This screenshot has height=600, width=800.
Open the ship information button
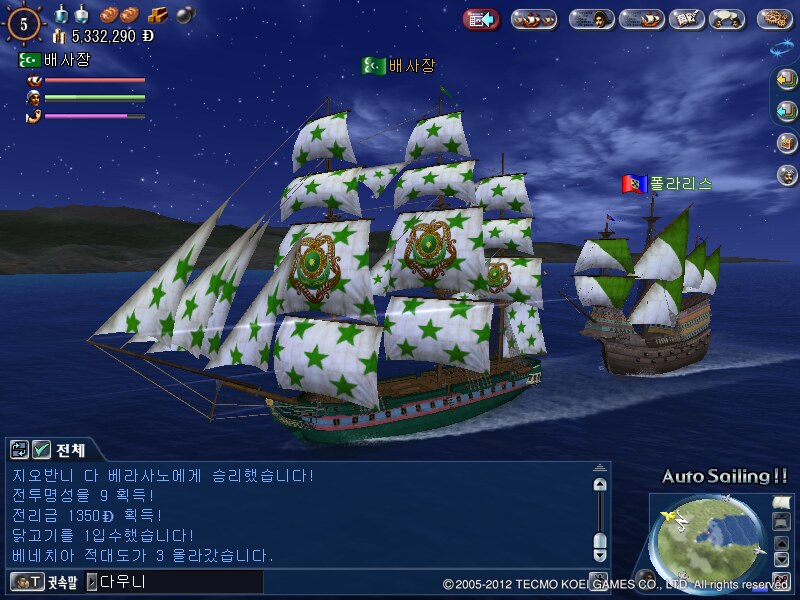pyautogui.click(x=642, y=19)
